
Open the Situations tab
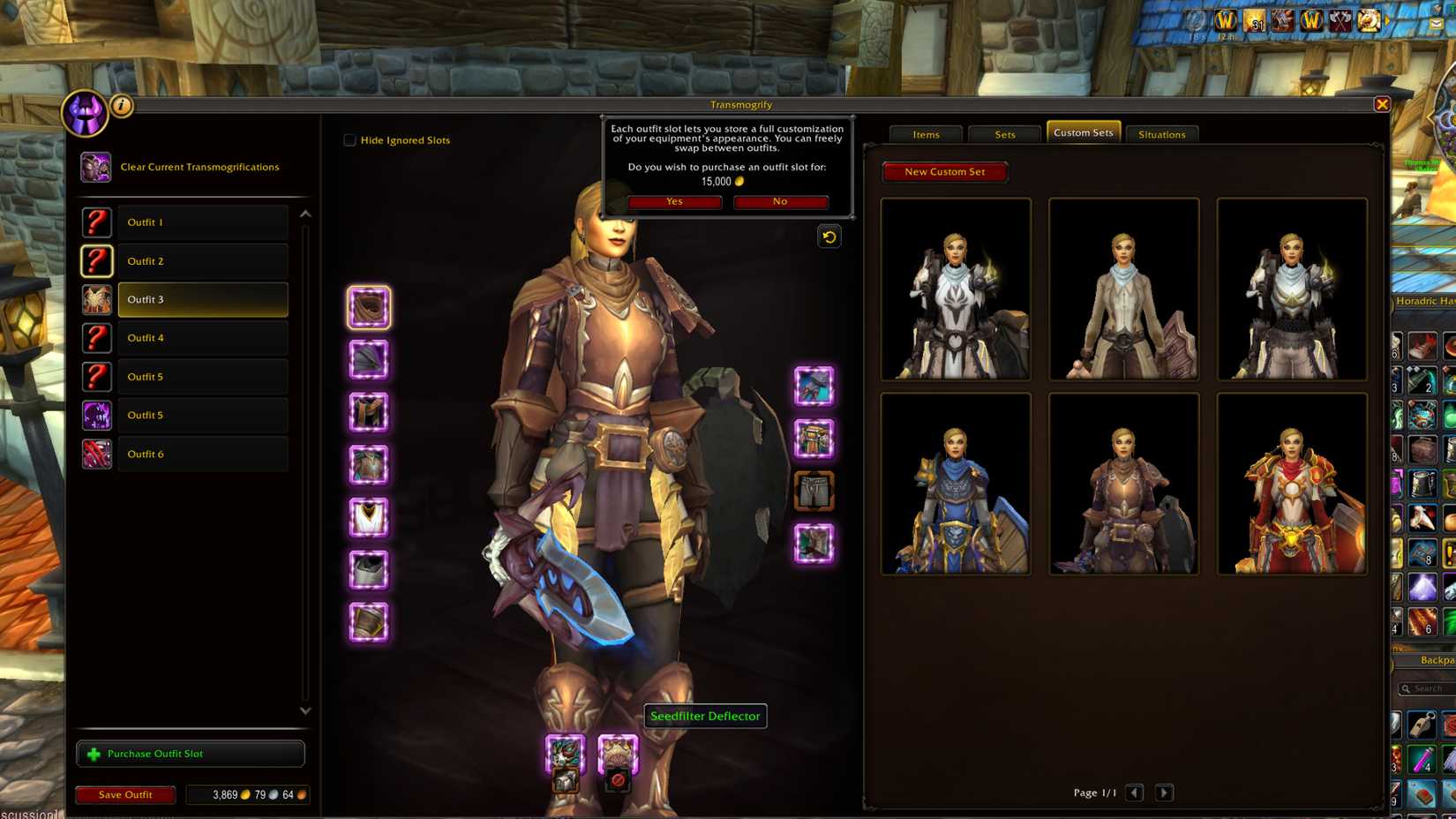click(1161, 134)
